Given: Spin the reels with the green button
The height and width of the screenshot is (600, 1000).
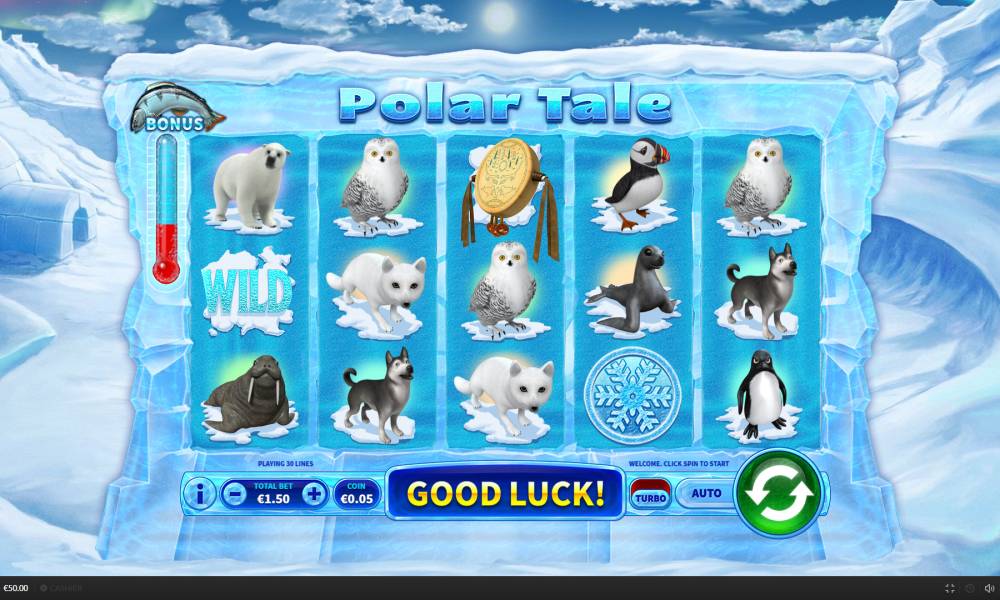Looking at the screenshot, I should [x=778, y=492].
